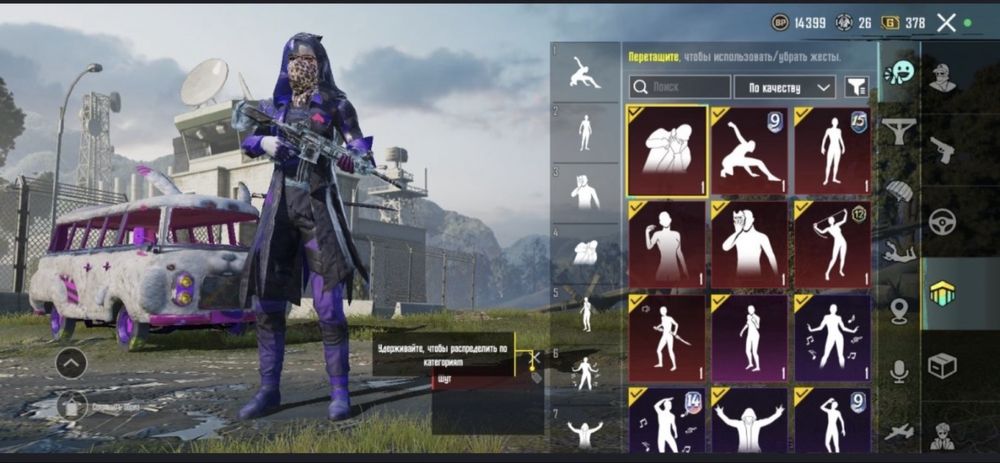
Task: Select the emote with badge 12
Action: [x=832, y=244]
